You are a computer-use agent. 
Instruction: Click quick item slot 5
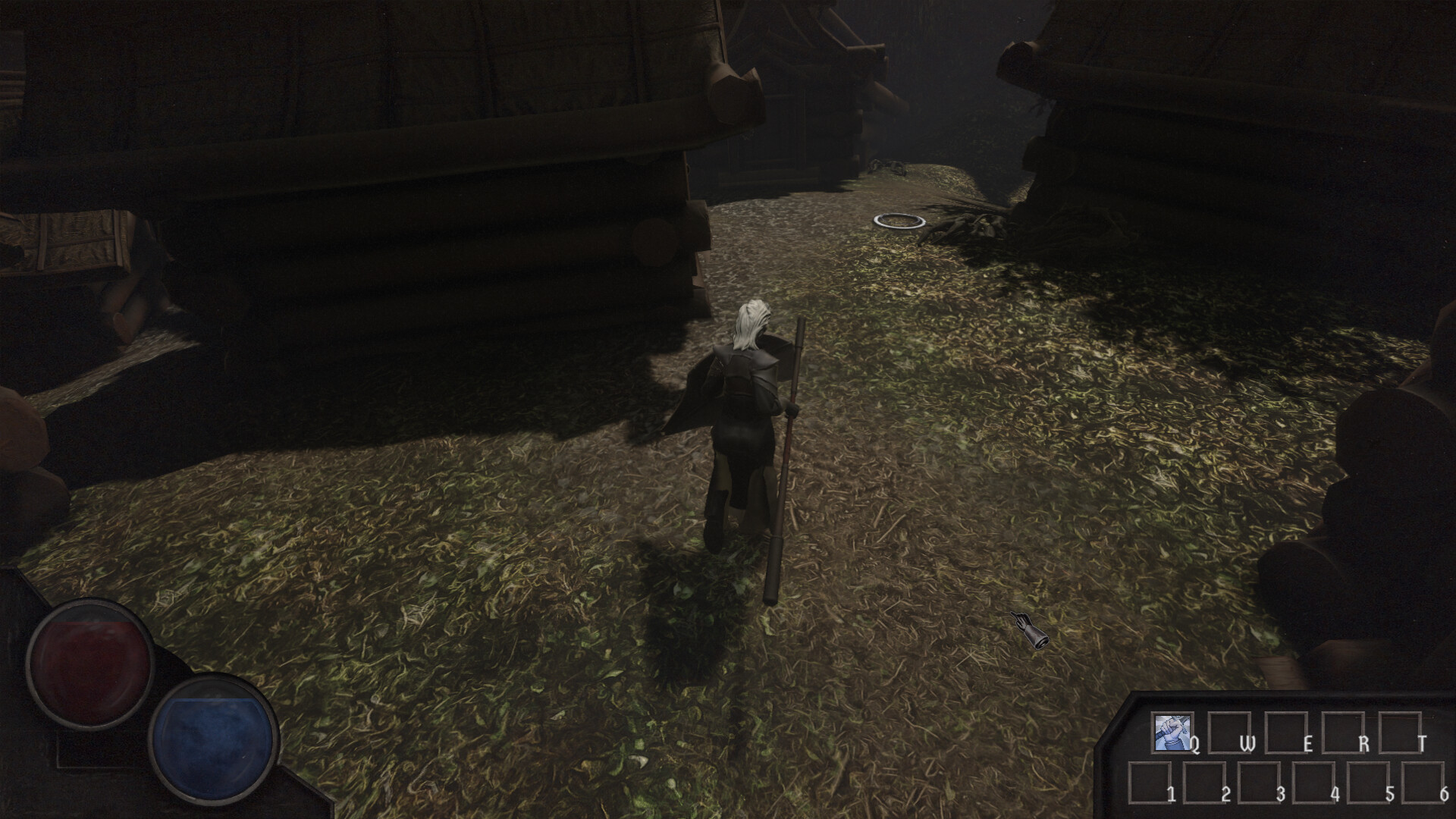pos(1369,782)
